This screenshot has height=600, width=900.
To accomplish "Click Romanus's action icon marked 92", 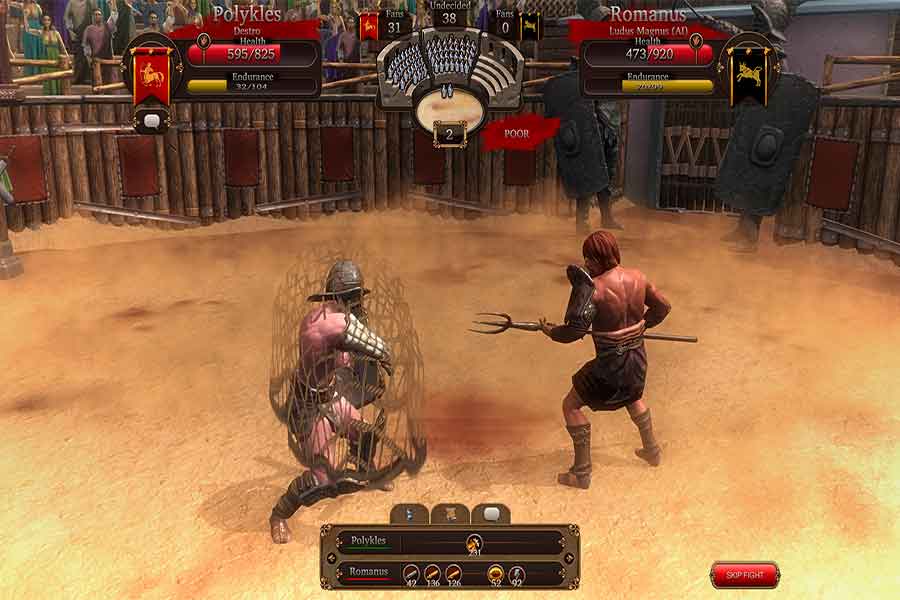I will point(517,574).
